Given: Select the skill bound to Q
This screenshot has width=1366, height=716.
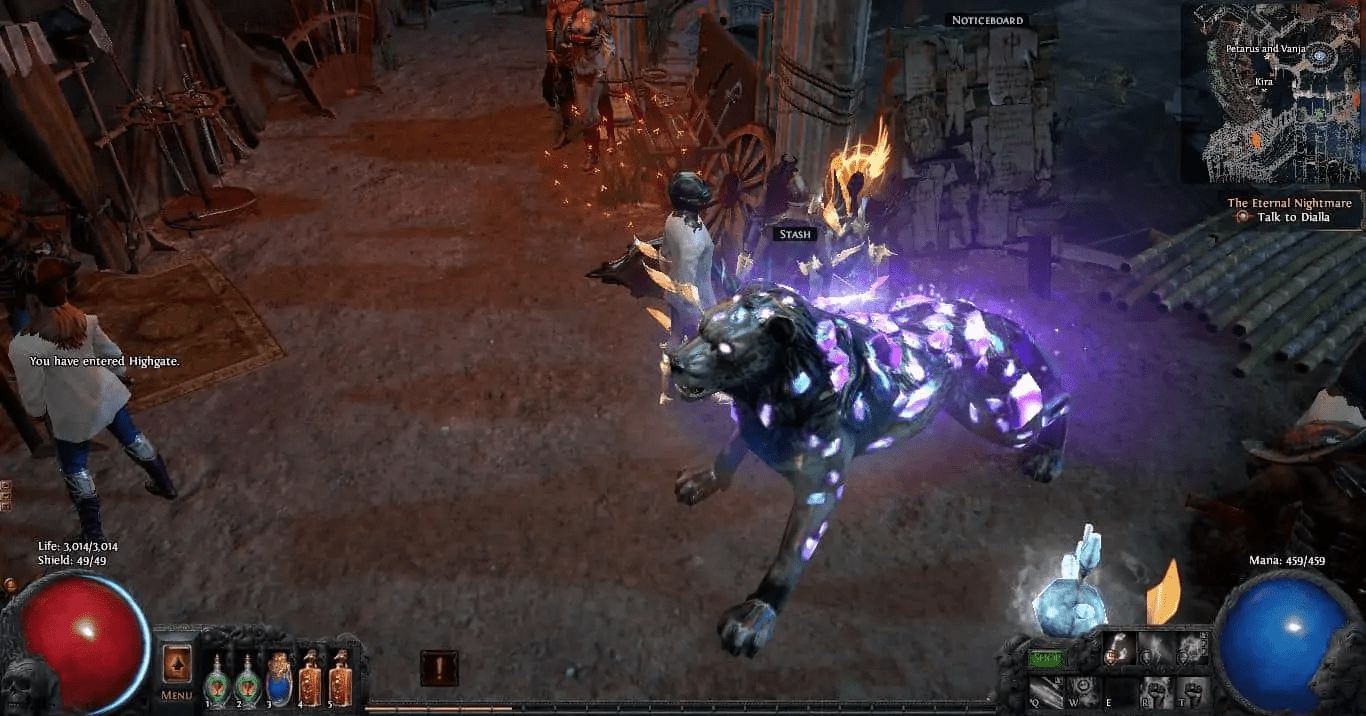Looking at the screenshot, I should (x=1047, y=690).
